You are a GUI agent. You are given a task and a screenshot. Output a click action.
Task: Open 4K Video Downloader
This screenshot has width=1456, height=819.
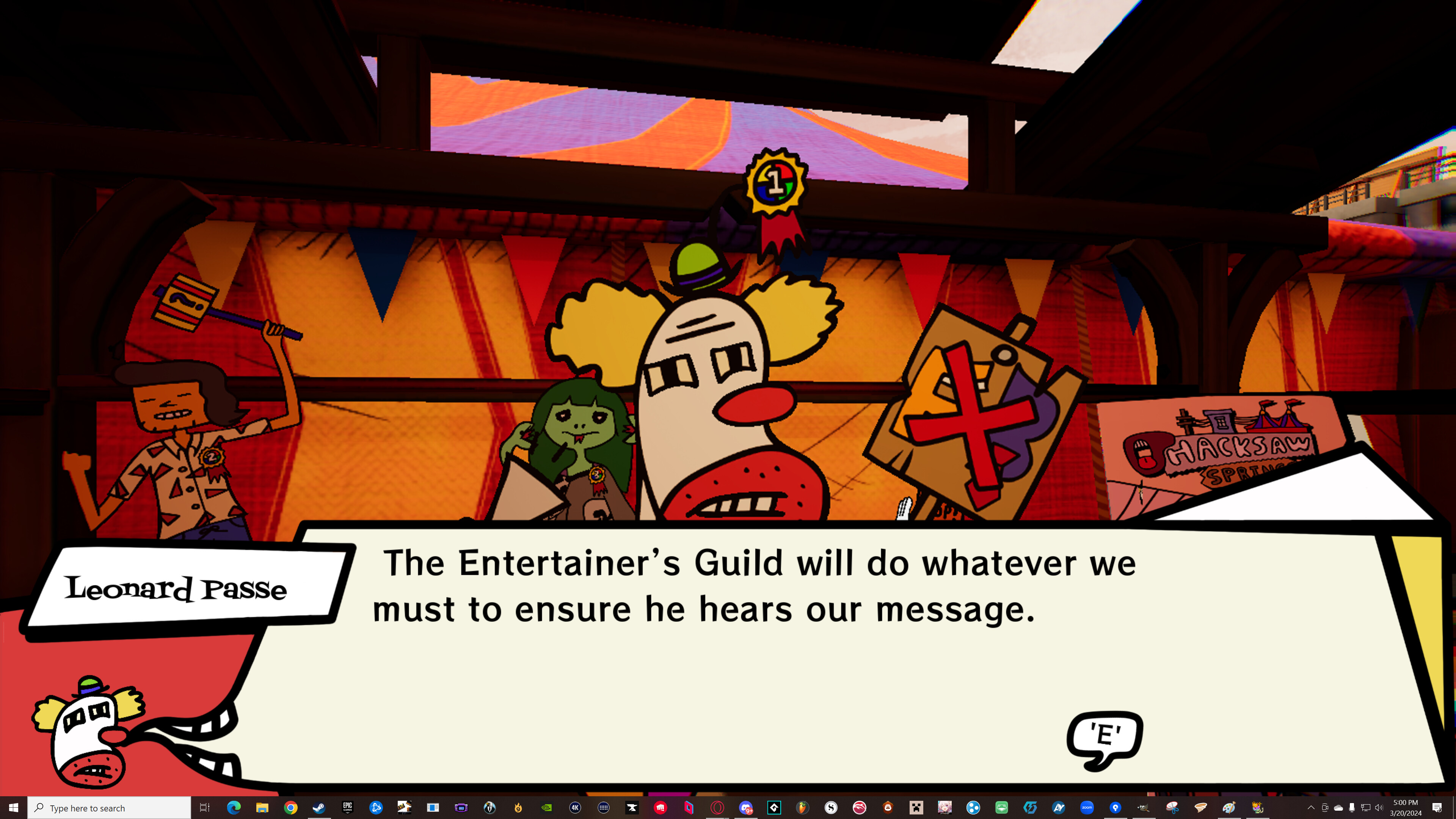tap(576, 807)
